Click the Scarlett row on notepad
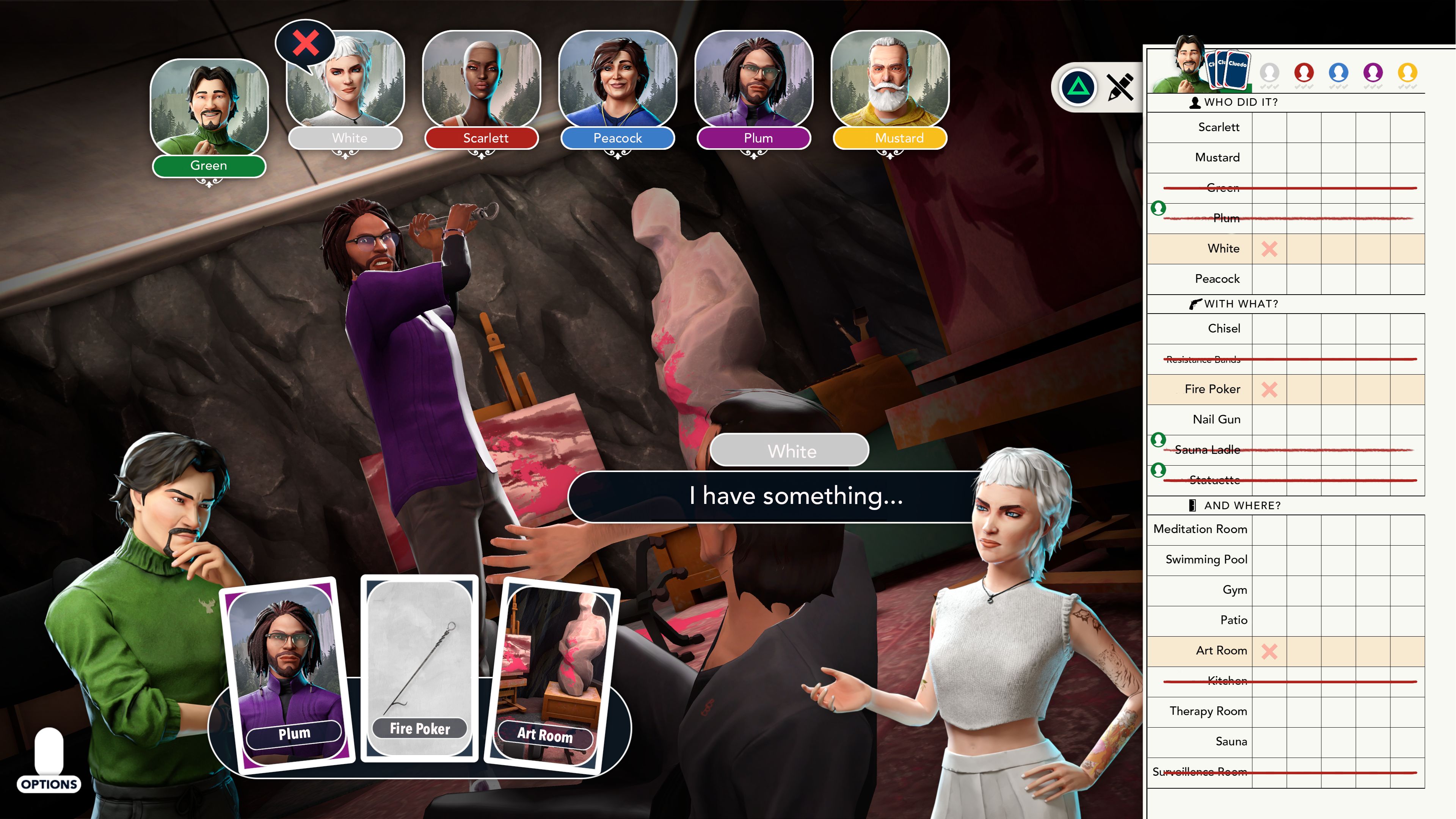The image size is (1456, 819). (1219, 127)
